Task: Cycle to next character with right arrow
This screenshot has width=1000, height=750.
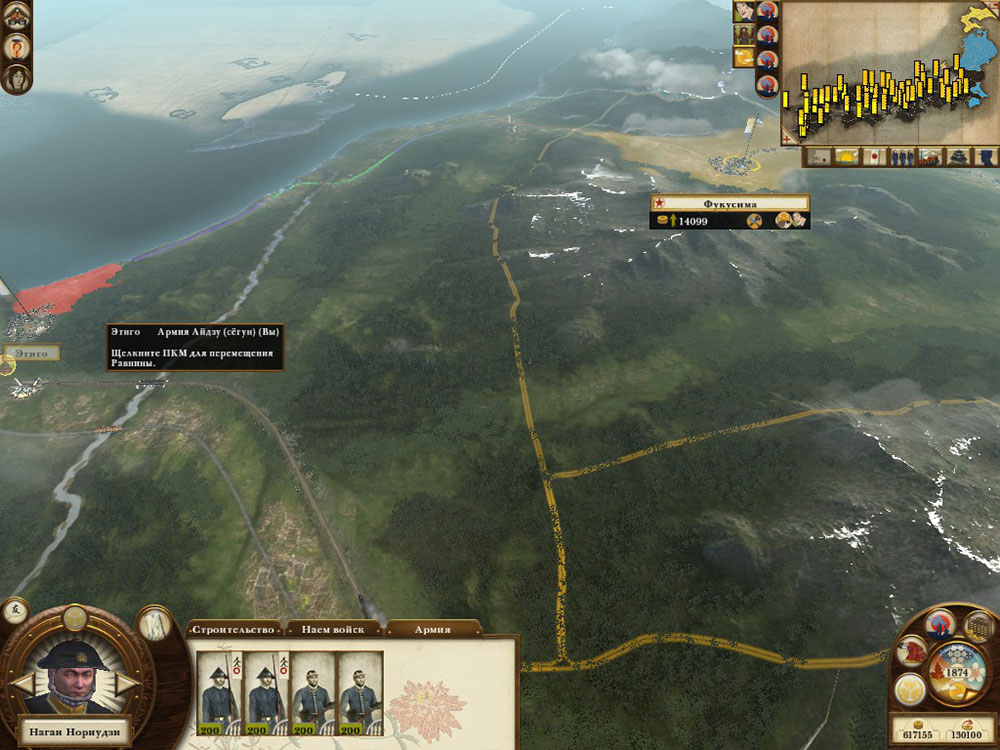Action: pos(125,684)
